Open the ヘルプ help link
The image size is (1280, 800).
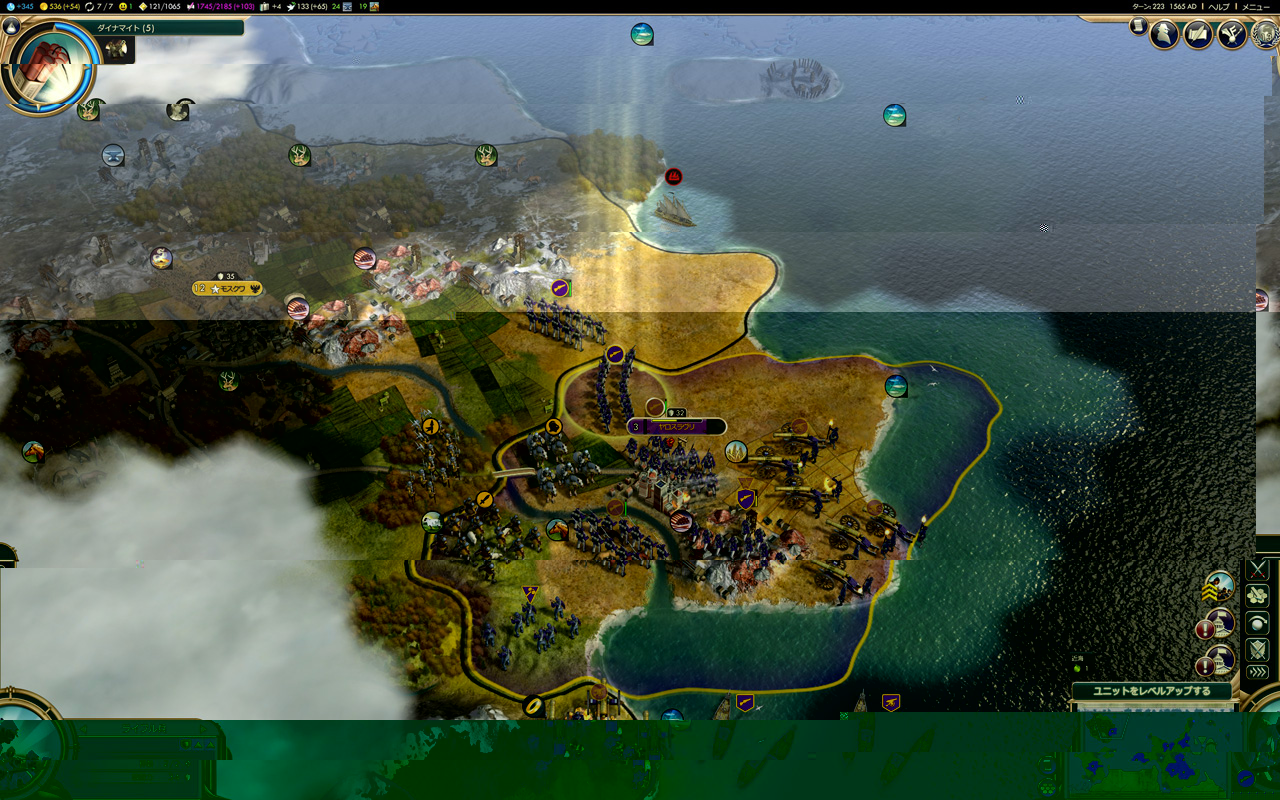click(x=1219, y=6)
